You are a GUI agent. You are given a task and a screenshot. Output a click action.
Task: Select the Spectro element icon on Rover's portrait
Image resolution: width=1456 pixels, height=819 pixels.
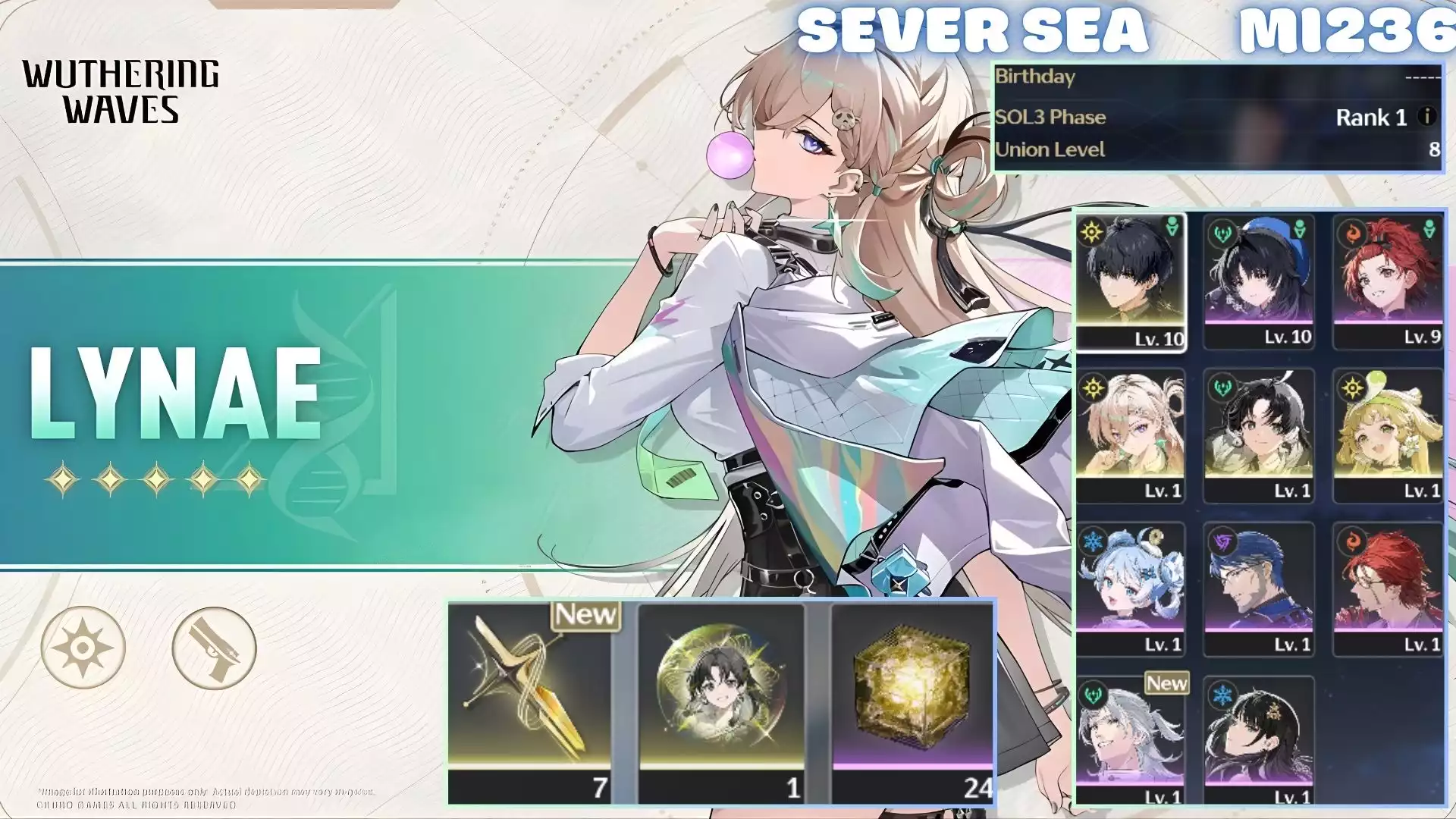(1090, 231)
